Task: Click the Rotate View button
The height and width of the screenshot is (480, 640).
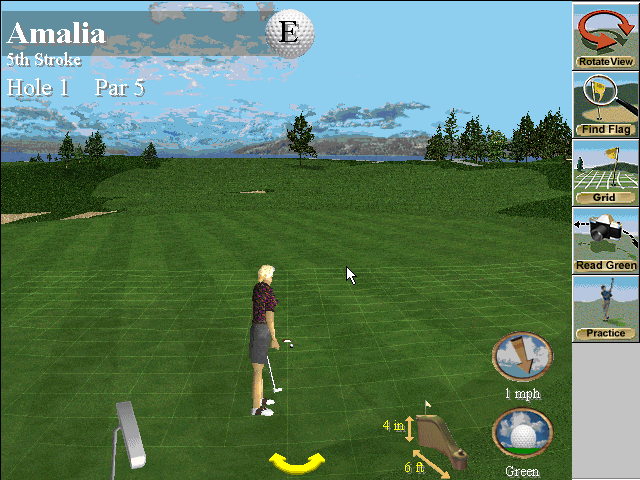Action: pyautogui.click(x=606, y=37)
